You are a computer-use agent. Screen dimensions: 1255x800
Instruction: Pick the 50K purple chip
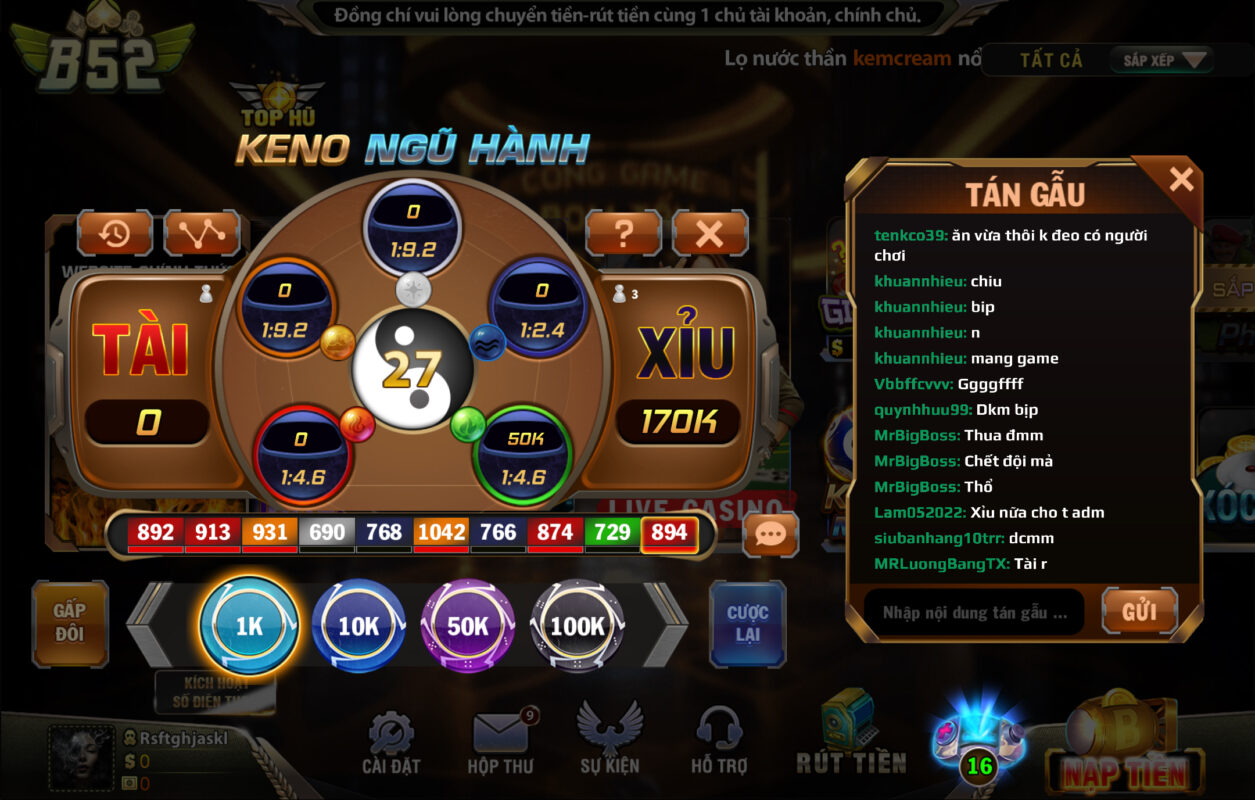point(467,626)
